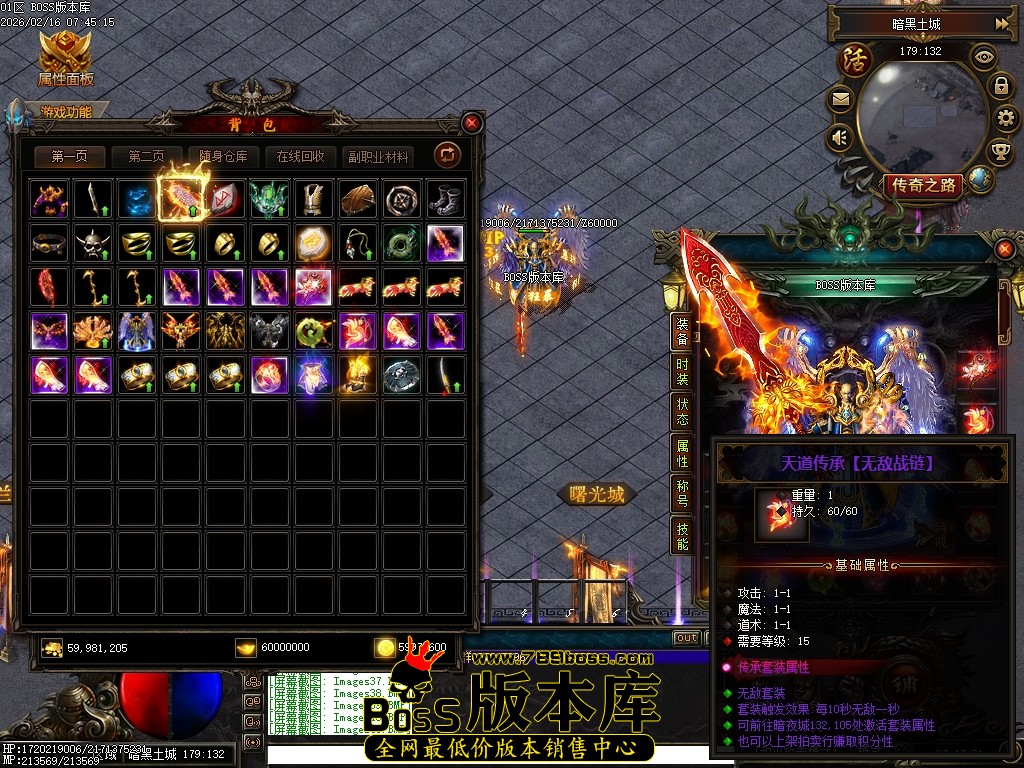Toggle the sound speaker icon
This screenshot has width=1024, height=768.
pos(840,137)
